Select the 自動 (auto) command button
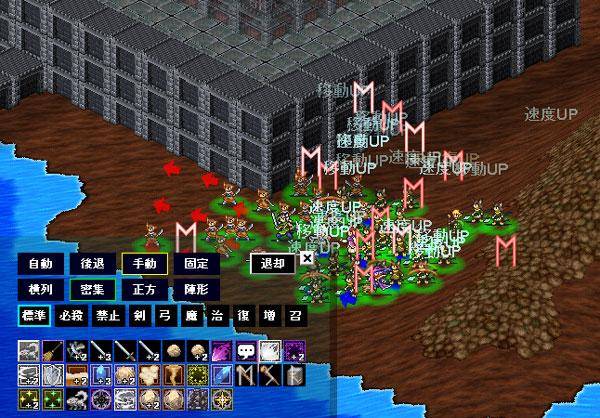The height and width of the screenshot is (418, 600). tap(41, 264)
